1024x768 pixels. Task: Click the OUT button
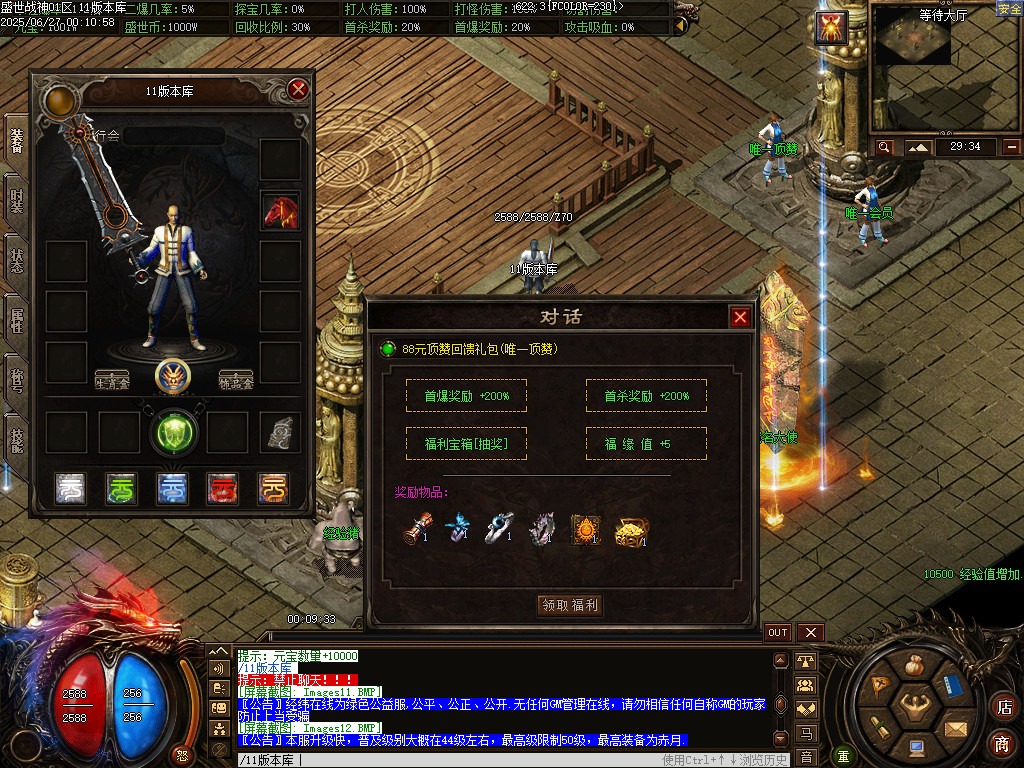point(778,633)
